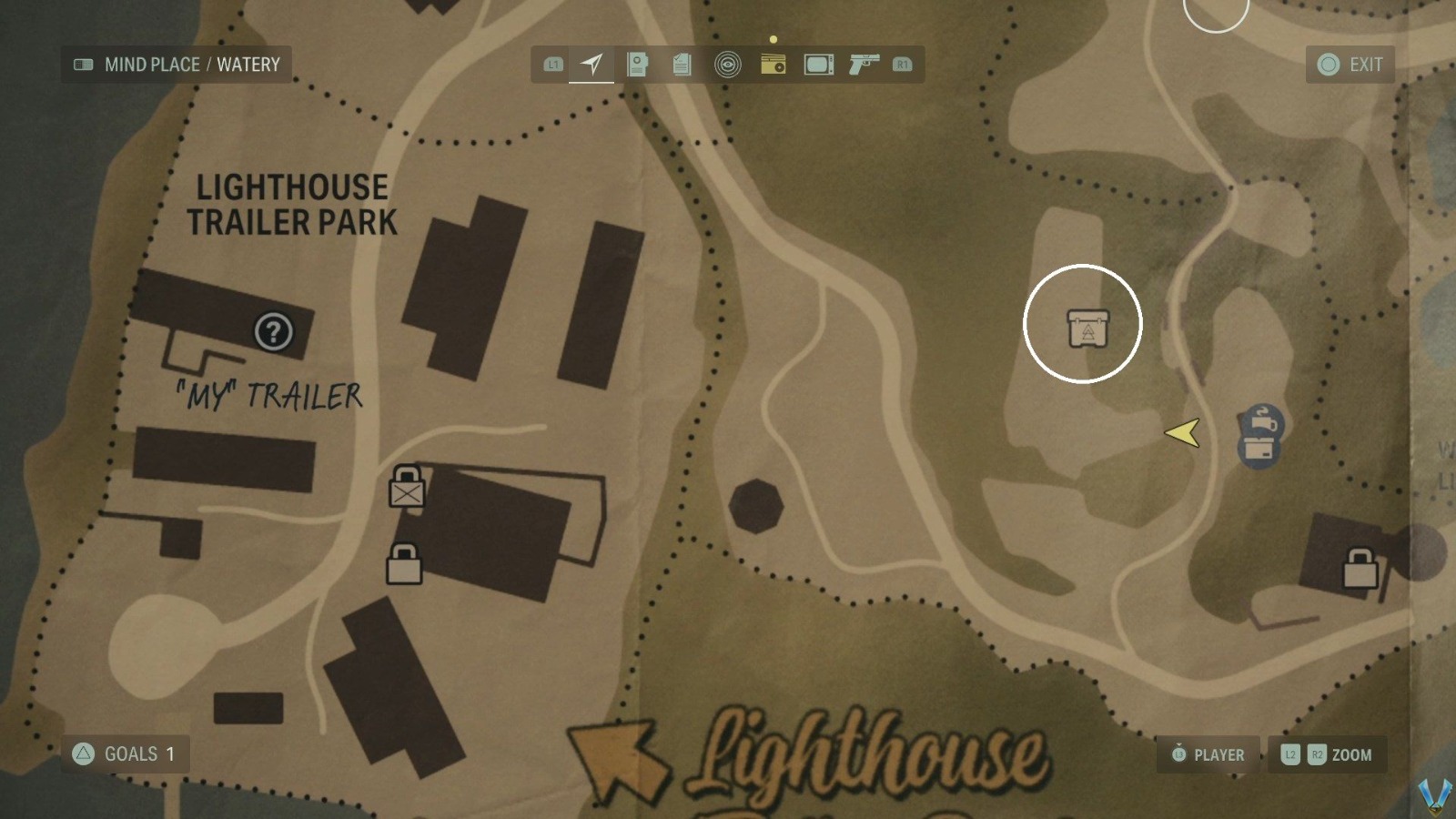
Task: Select the question mark at My Trailer
Action: [x=274, y=332]
